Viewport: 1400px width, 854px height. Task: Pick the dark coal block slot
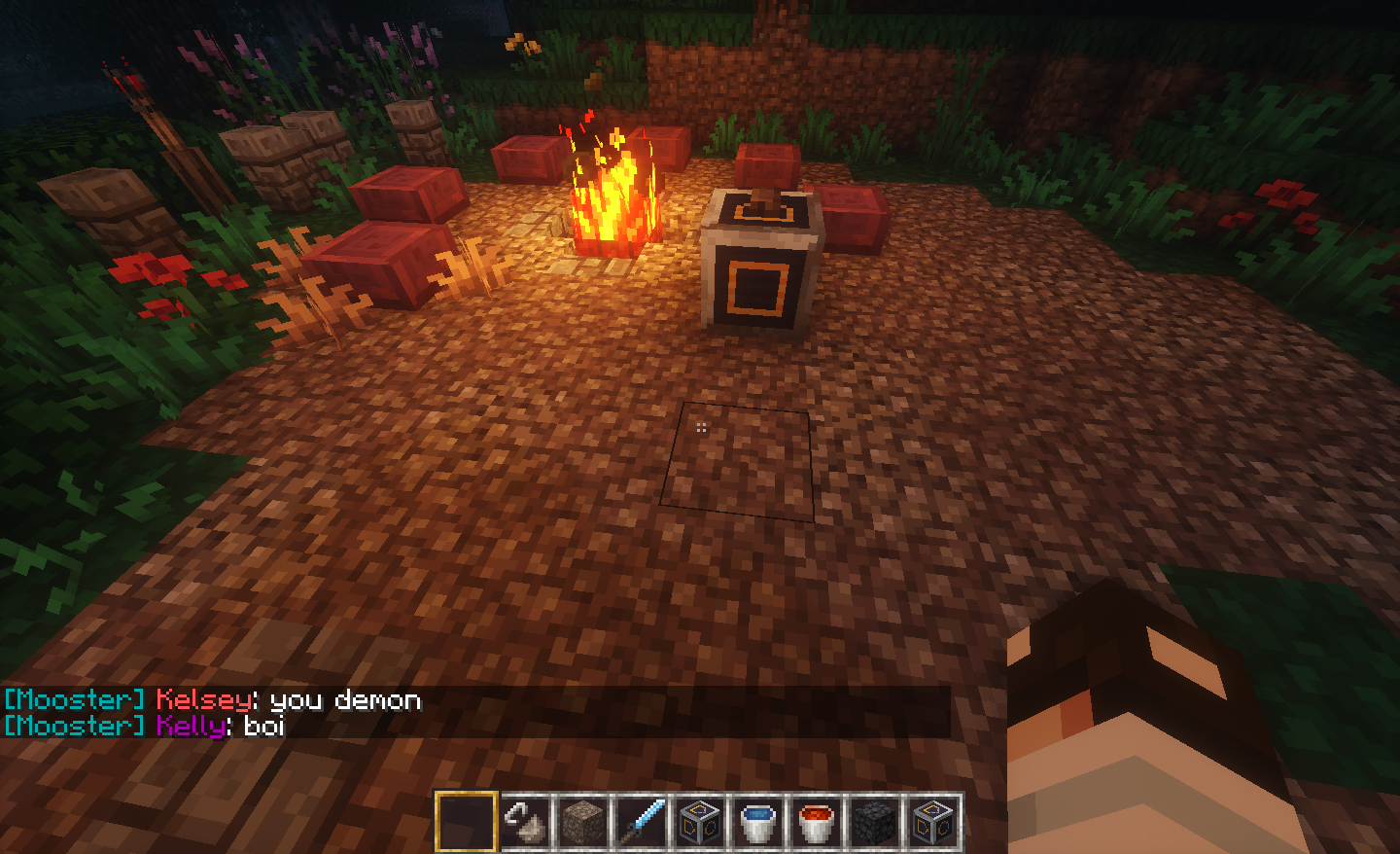874,822
